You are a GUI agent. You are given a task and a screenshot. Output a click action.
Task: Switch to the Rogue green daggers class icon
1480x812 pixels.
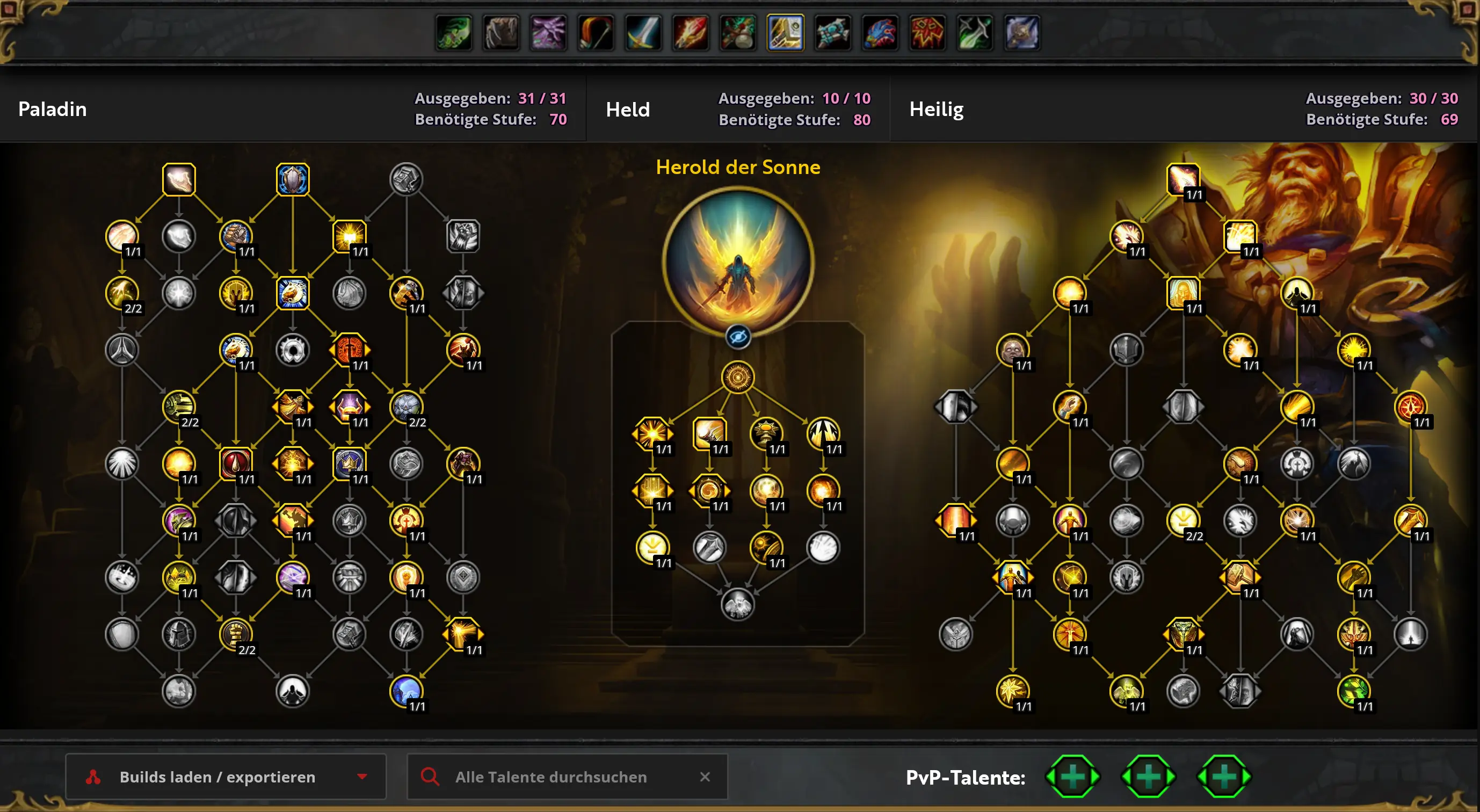point(975,33)
